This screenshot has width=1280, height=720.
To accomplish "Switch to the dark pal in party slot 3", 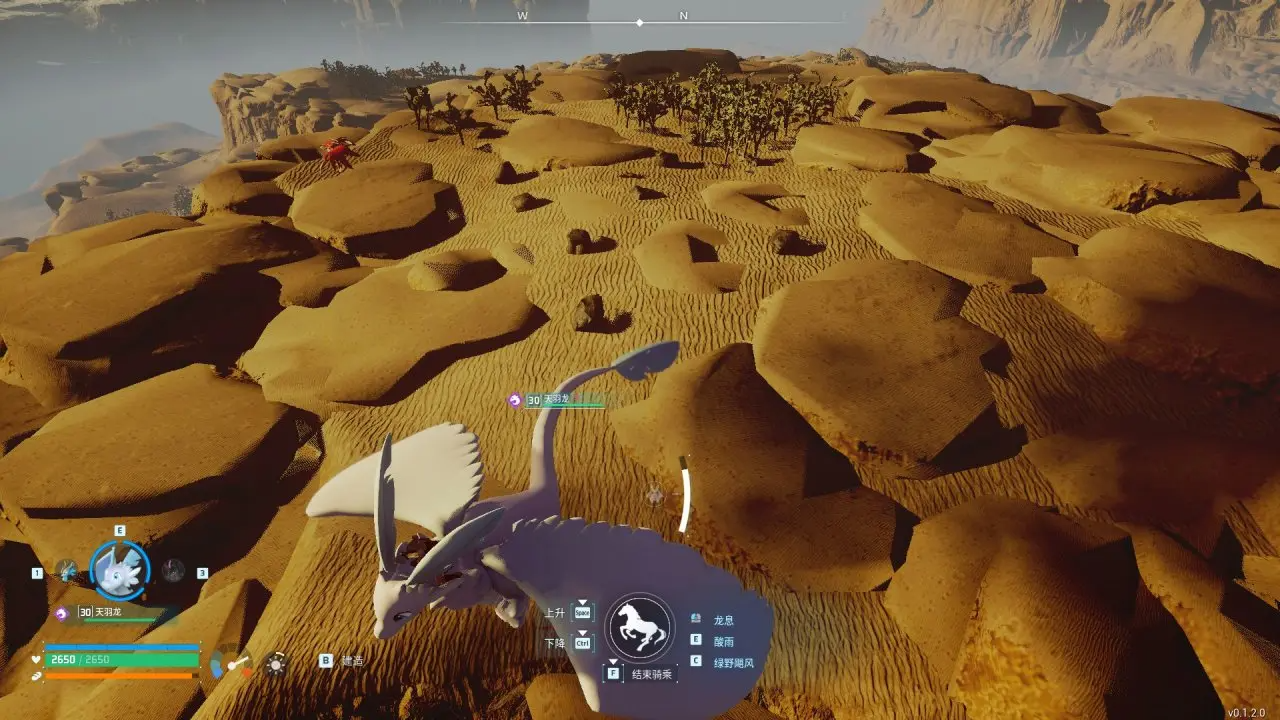I will pos(174,571).
